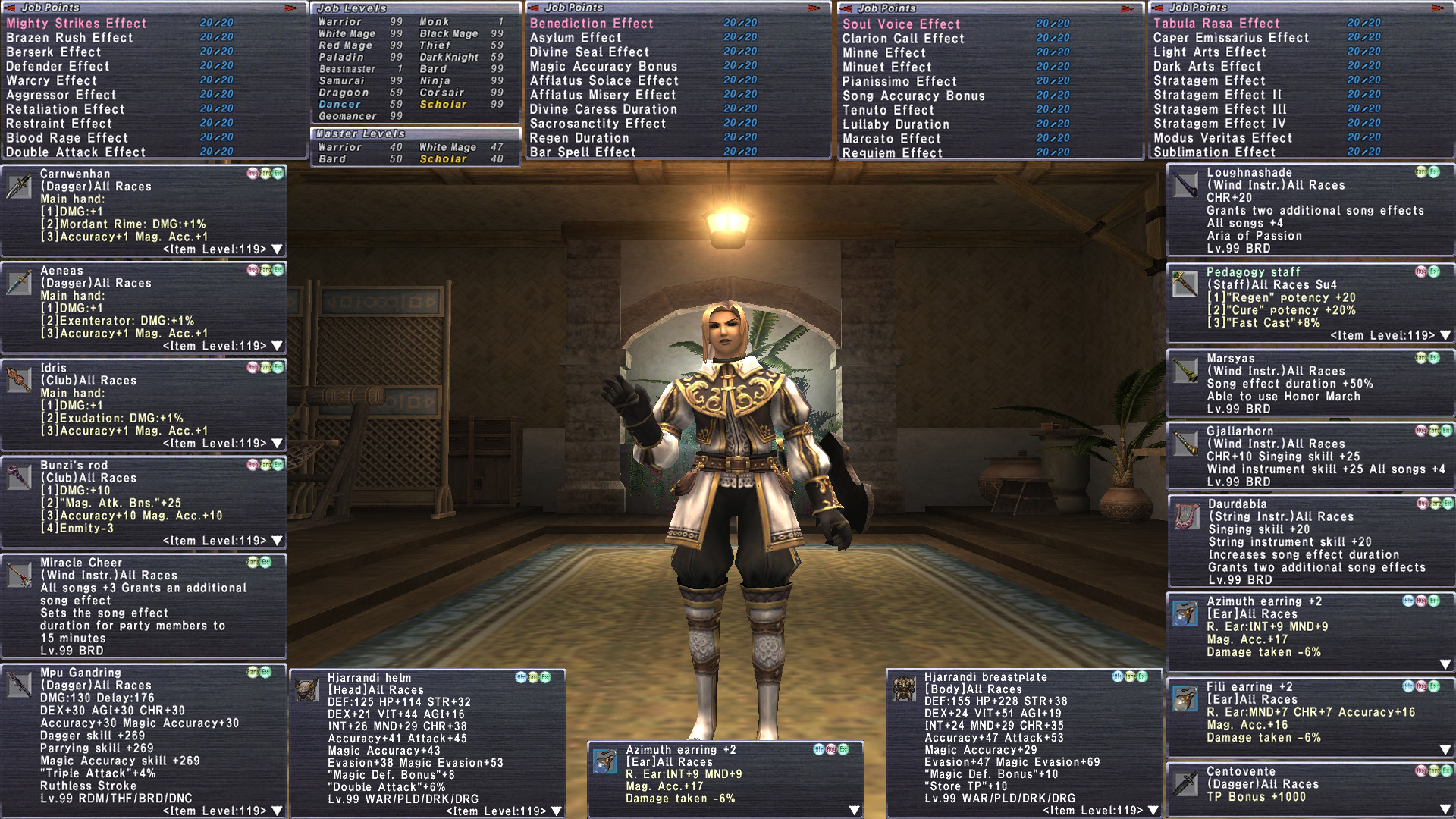Select the Mpu Gandring dagger icon
This screenshot has height=819, width=1456.
pyautogui.click(x=19, y=684)
